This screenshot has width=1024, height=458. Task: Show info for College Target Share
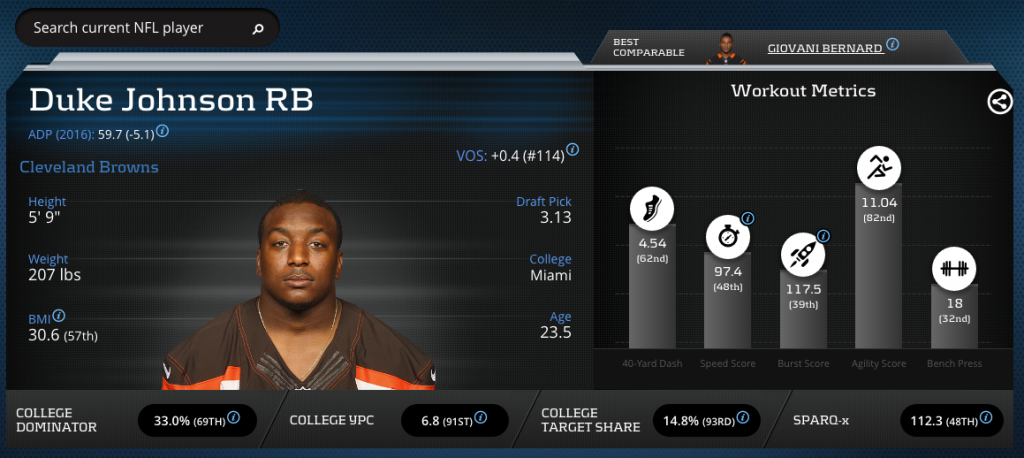(744, 419)
